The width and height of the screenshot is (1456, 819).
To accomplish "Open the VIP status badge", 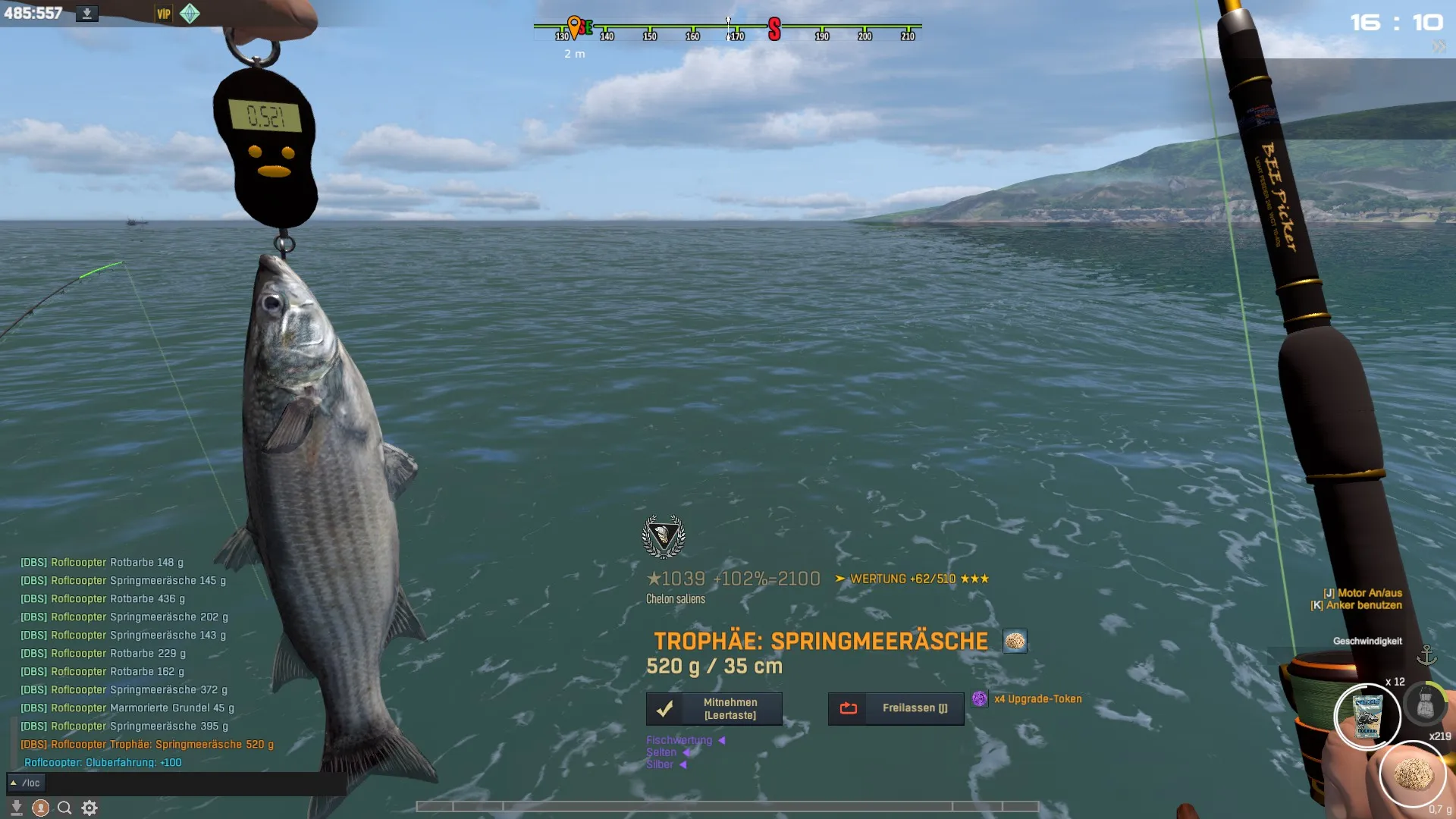I will pyautogui.click(x=164, y=14).
